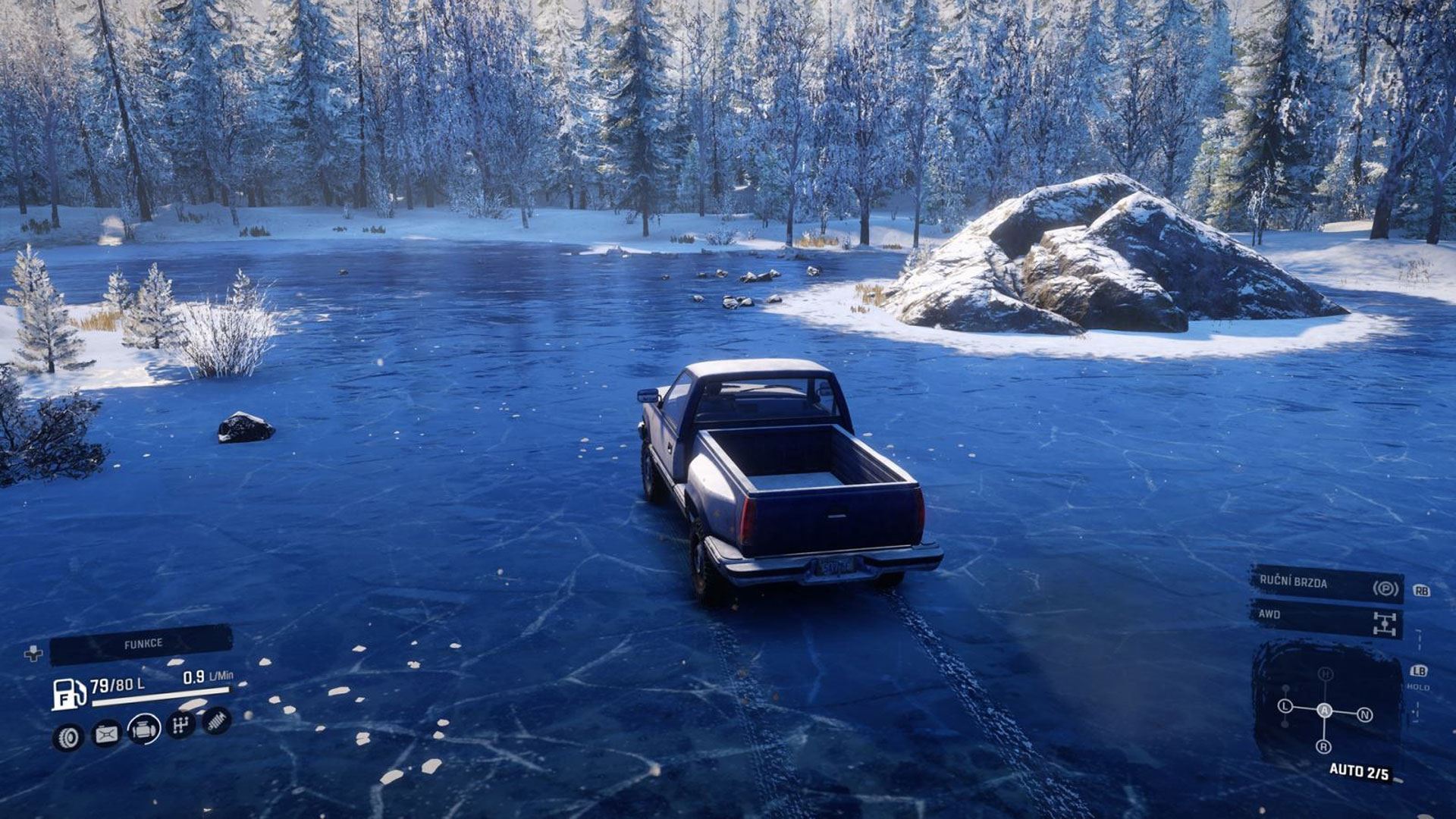Screen dimensions: 1456x819
Task: Open the FUNKCE functions panel
Action: click(x=141, y=644)
